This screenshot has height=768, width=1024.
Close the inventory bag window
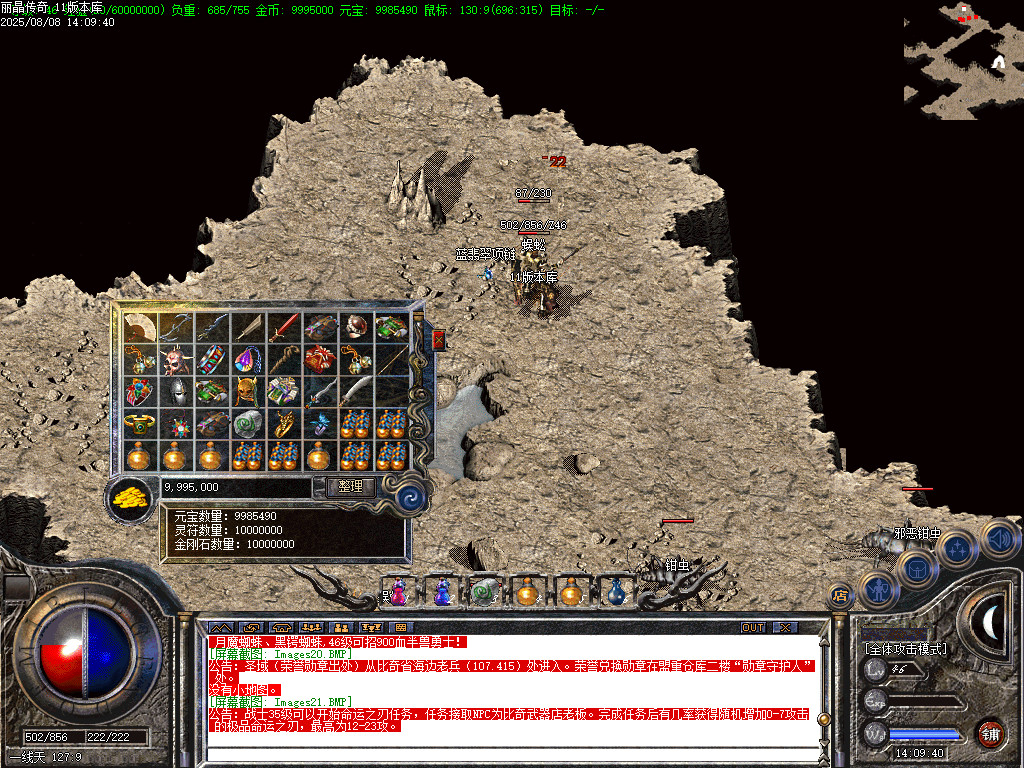[438, 341]
